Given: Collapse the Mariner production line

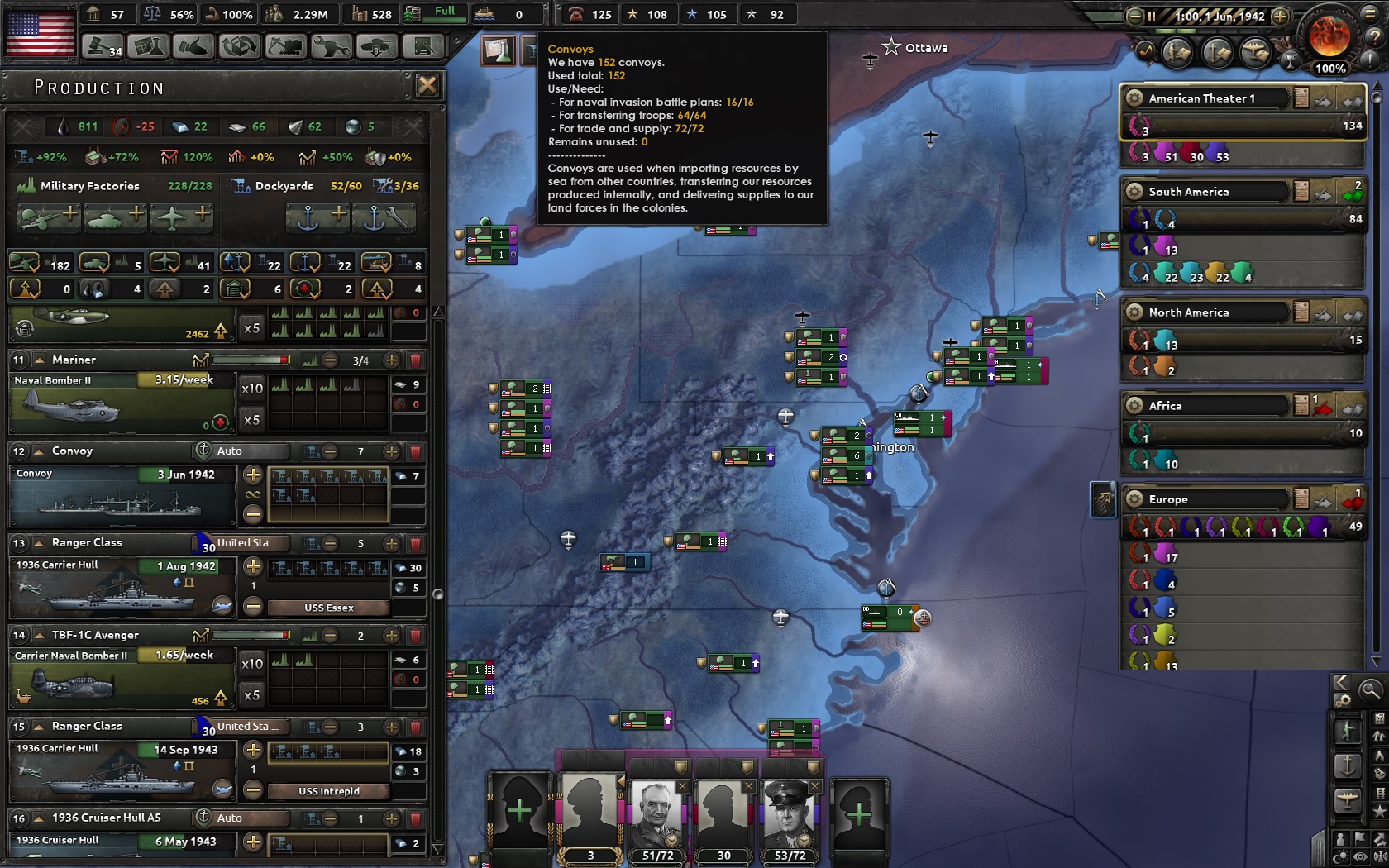Looking at the screenshot, I should pos(39,360).
